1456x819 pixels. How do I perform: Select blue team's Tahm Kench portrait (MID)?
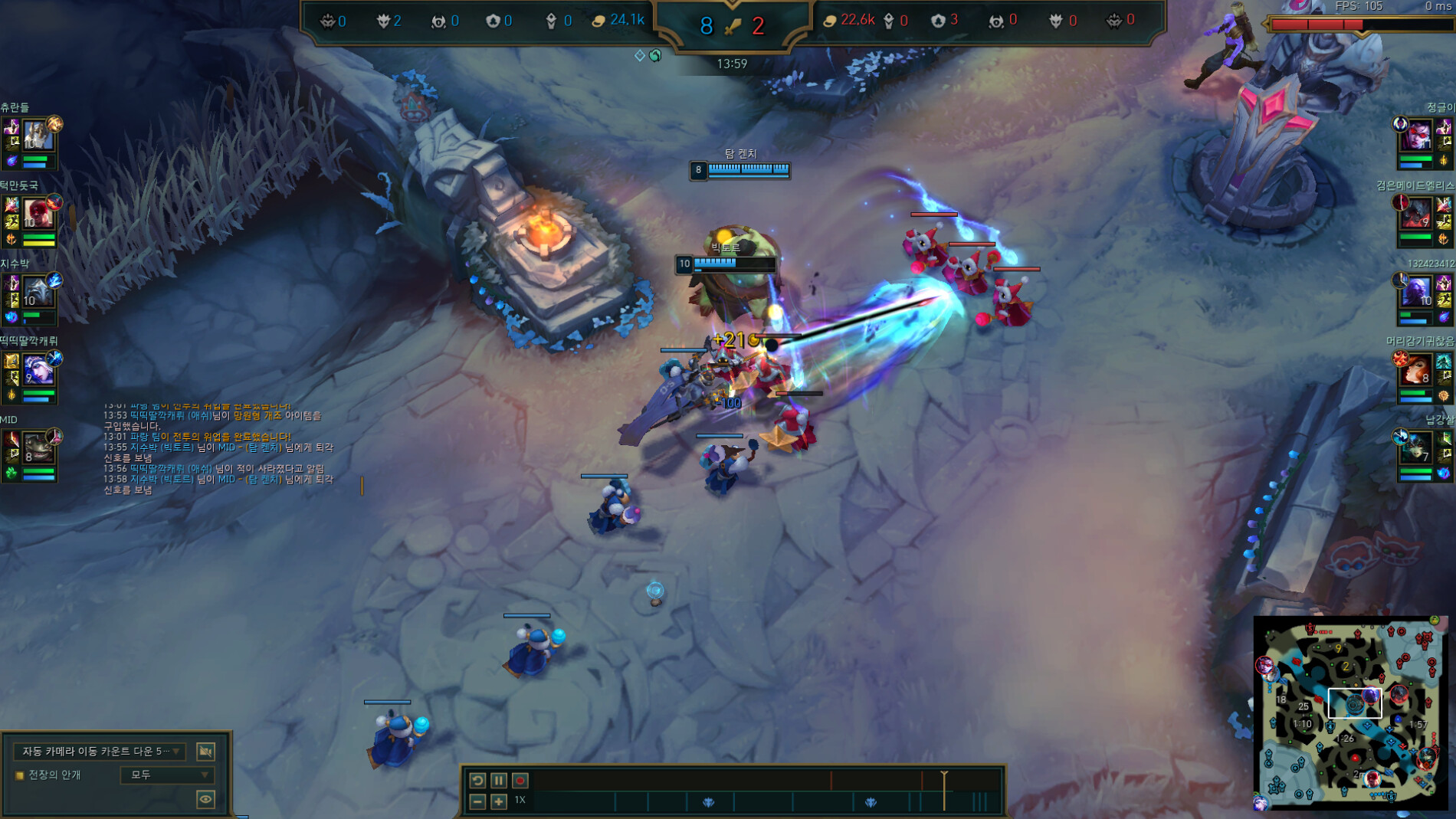[37, 447]
